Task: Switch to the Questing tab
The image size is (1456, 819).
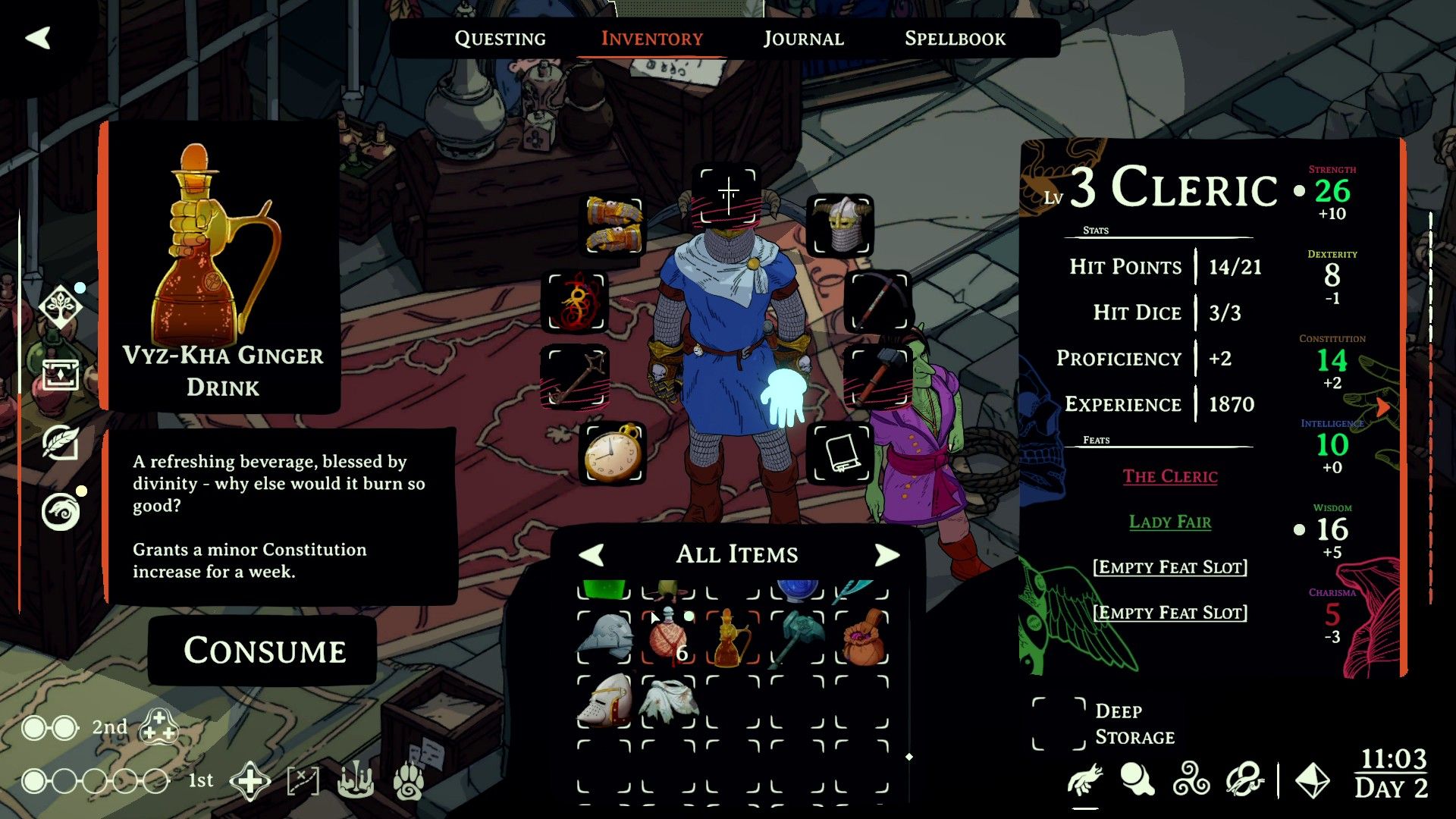Action: [x=500, y=39]
